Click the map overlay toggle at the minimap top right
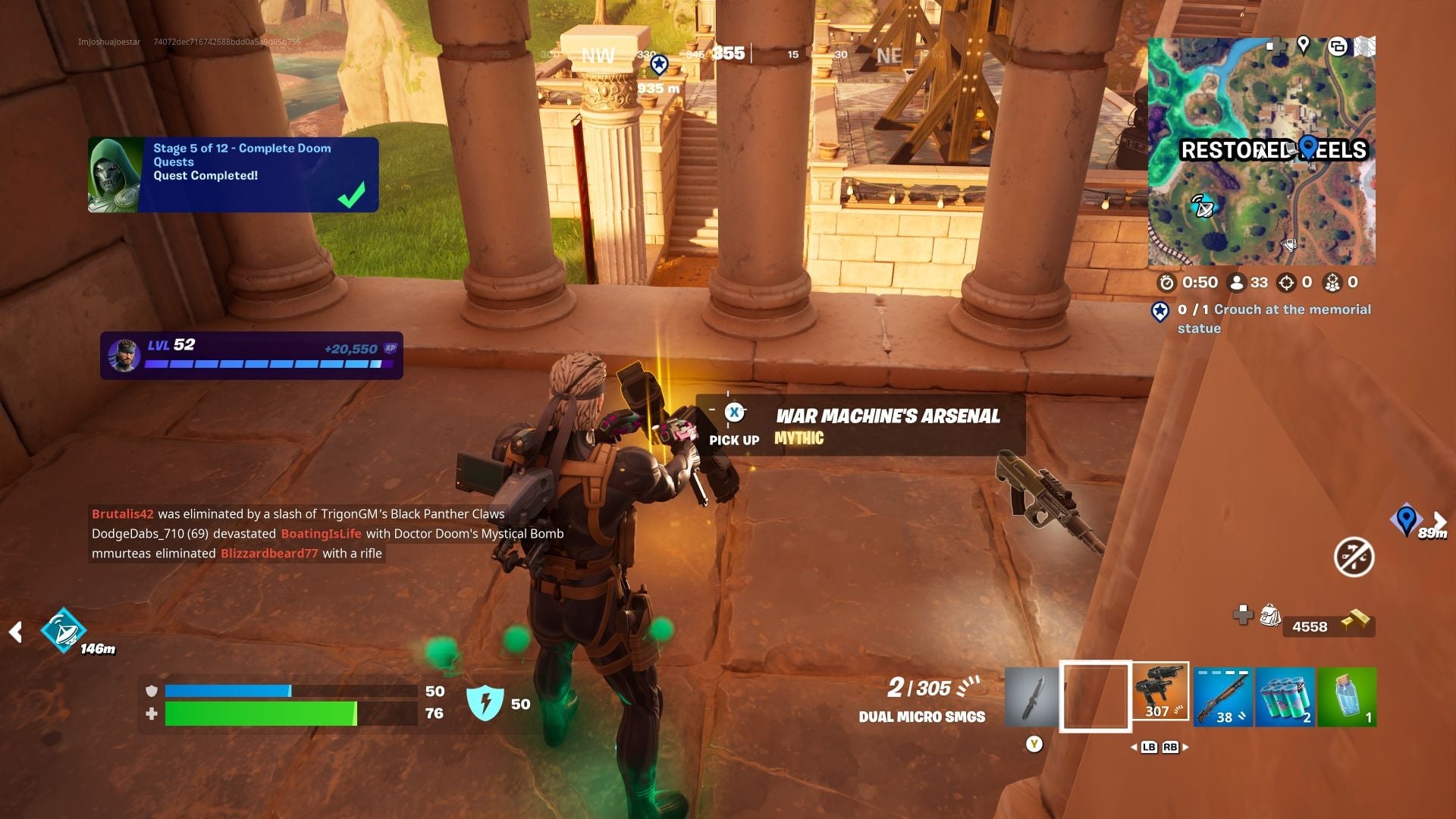 pyautogui.click(x=1338, y=47)
